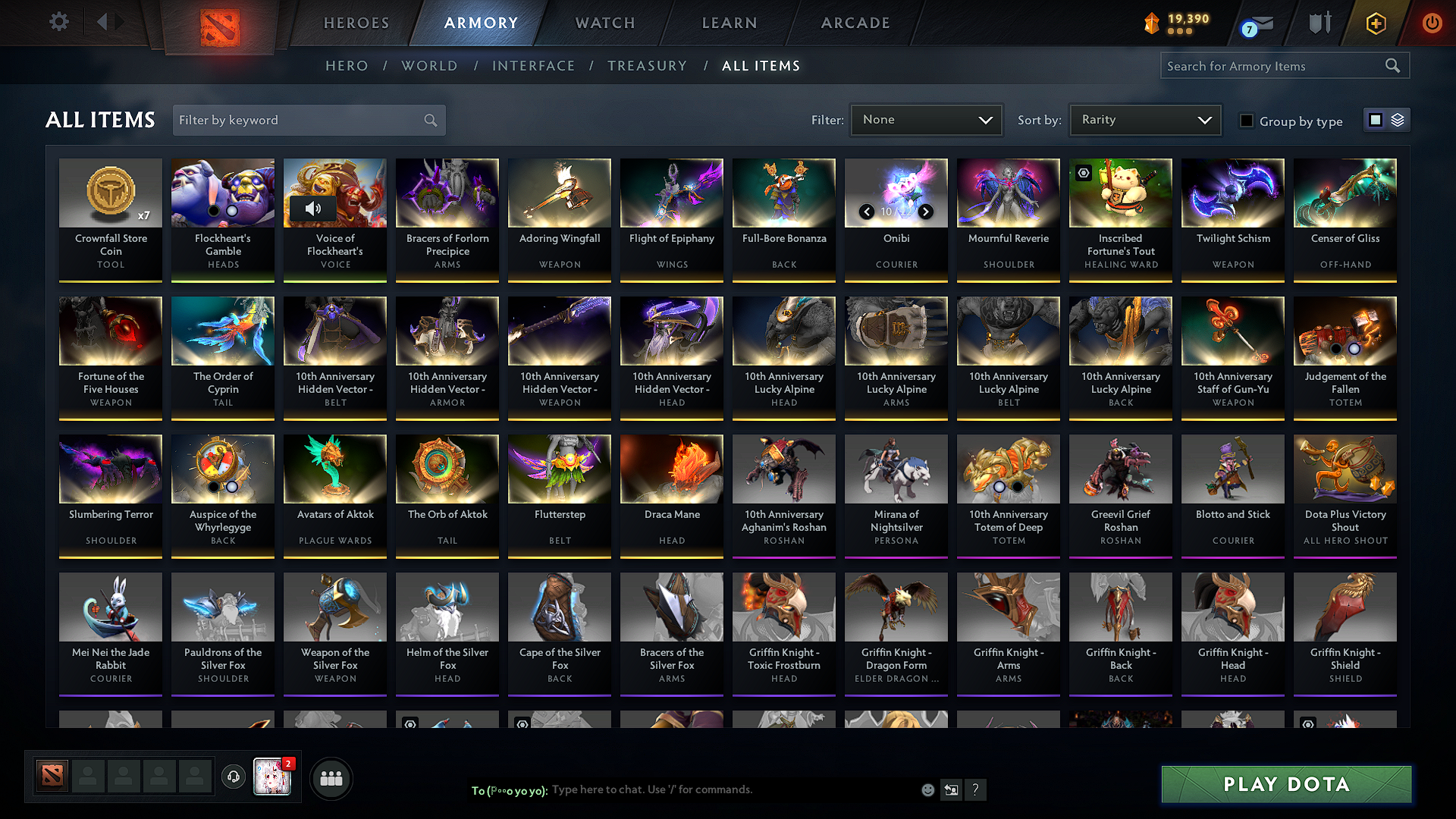Image resolution: width=1456 pixels, height=819 pixels.
Task: Open the settings gear in top-left corner
Action: click(x=58, y=22)
